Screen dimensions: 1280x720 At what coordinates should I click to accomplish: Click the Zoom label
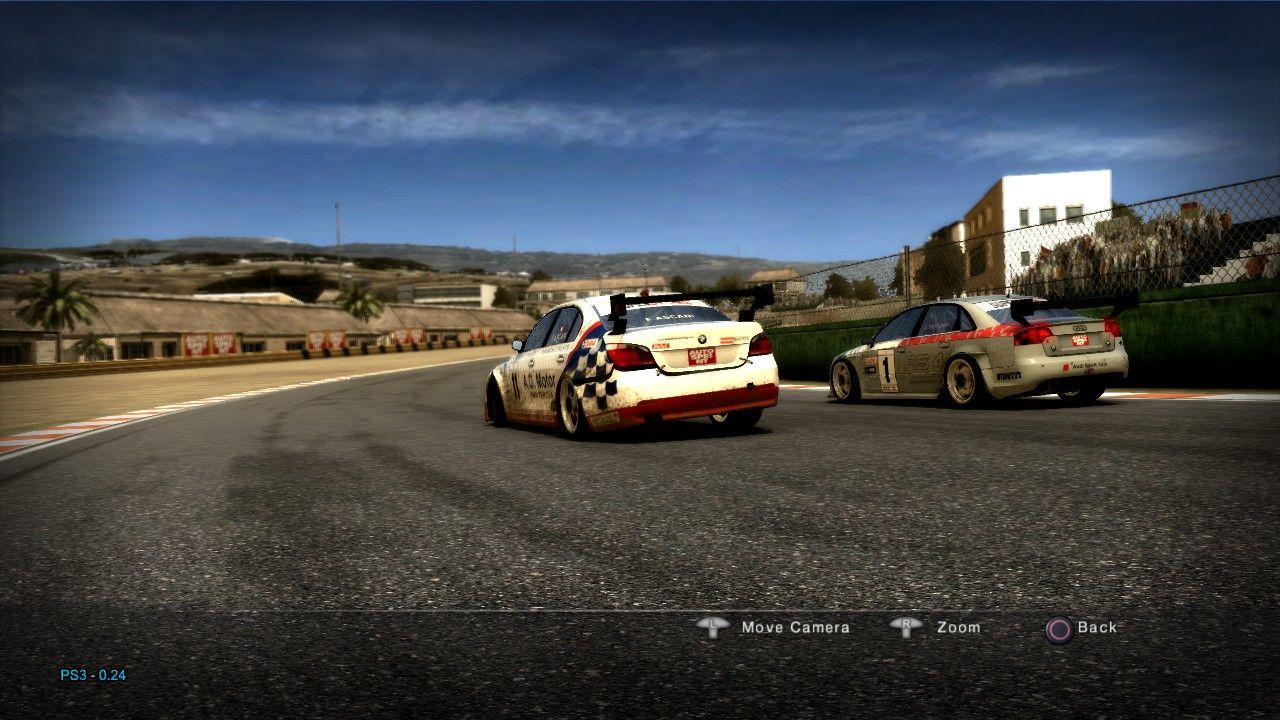tap(956, 628)
